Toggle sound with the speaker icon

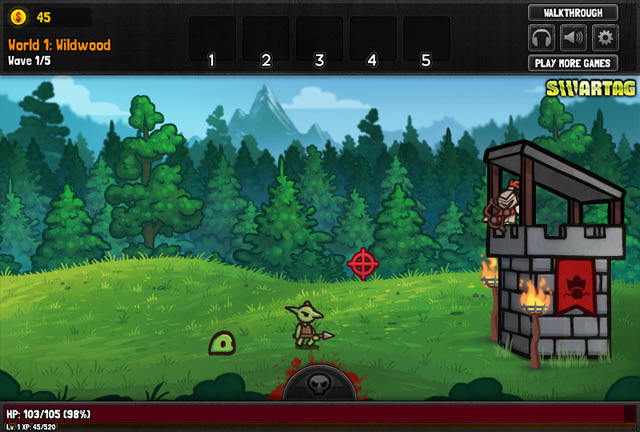[573, 38]
